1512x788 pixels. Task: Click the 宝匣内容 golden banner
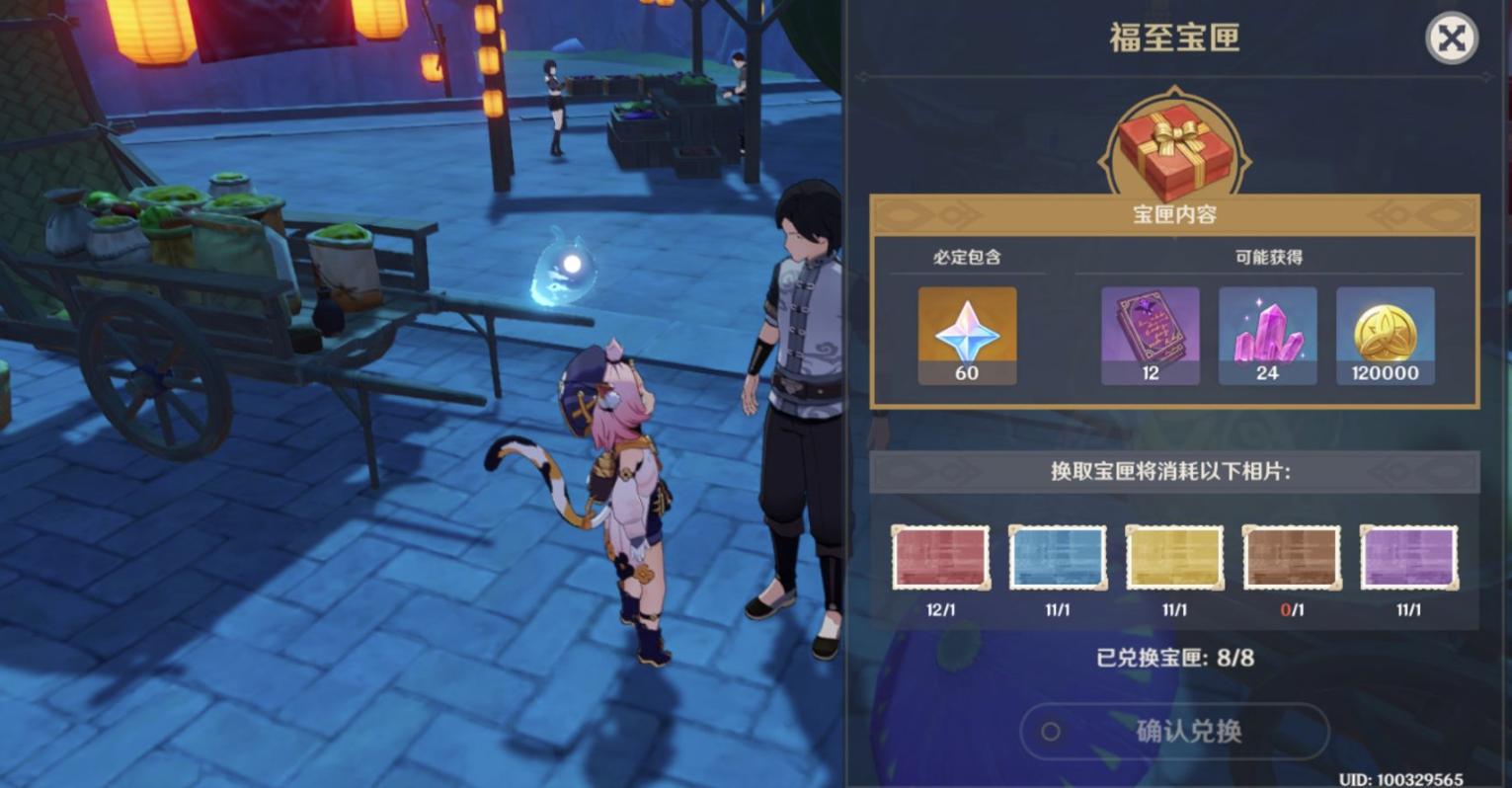(x=1175, y=214)
